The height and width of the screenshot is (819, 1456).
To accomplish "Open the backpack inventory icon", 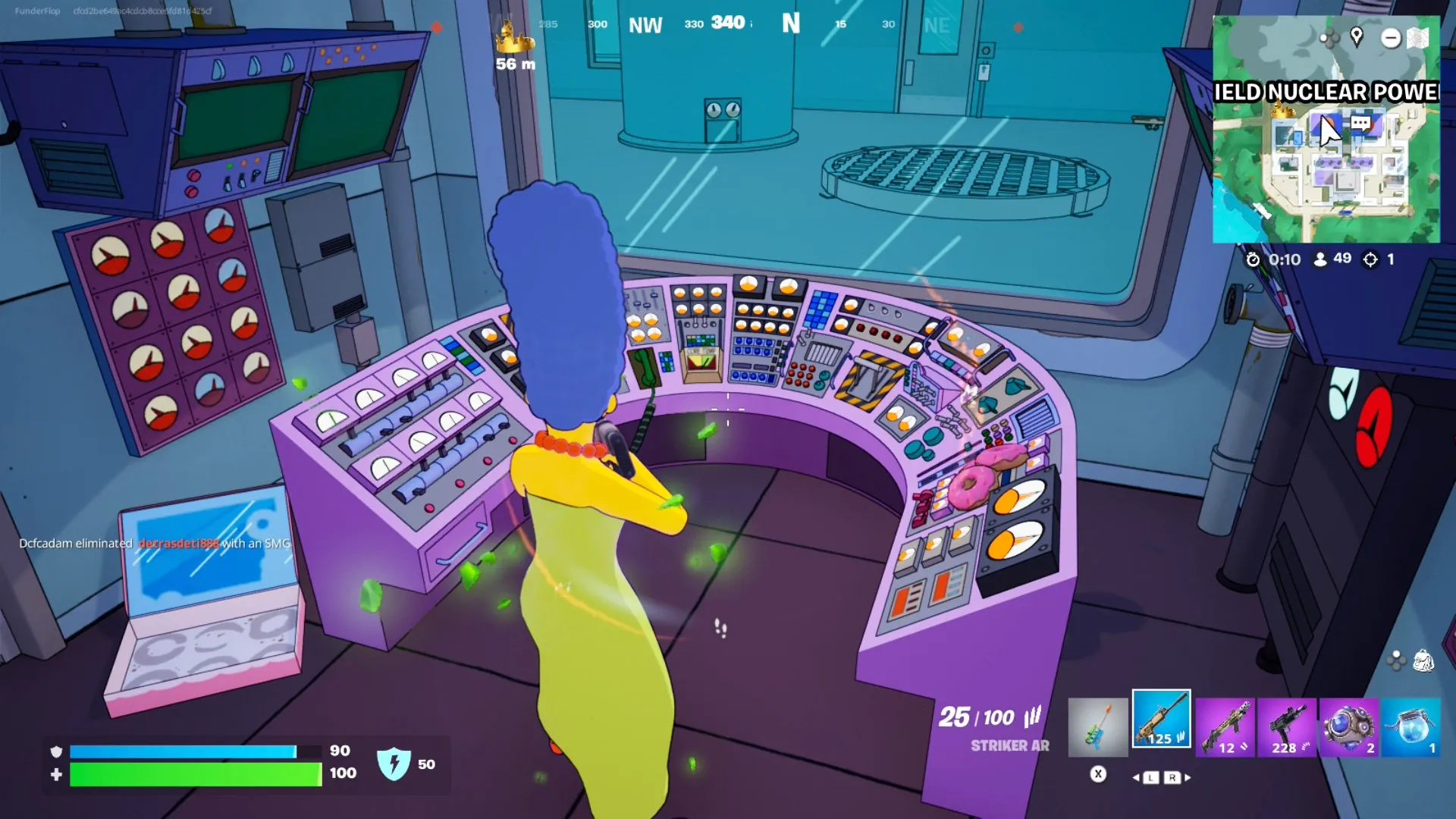I will click(1423, 661).
